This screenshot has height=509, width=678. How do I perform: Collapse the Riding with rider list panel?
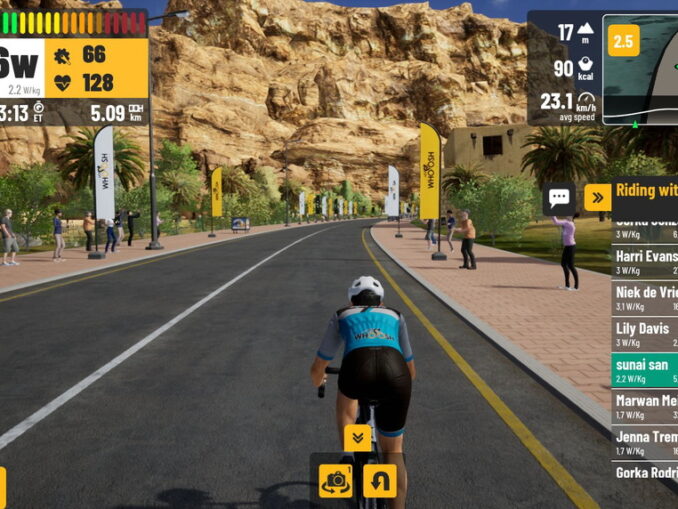click(x=597, y=197)
